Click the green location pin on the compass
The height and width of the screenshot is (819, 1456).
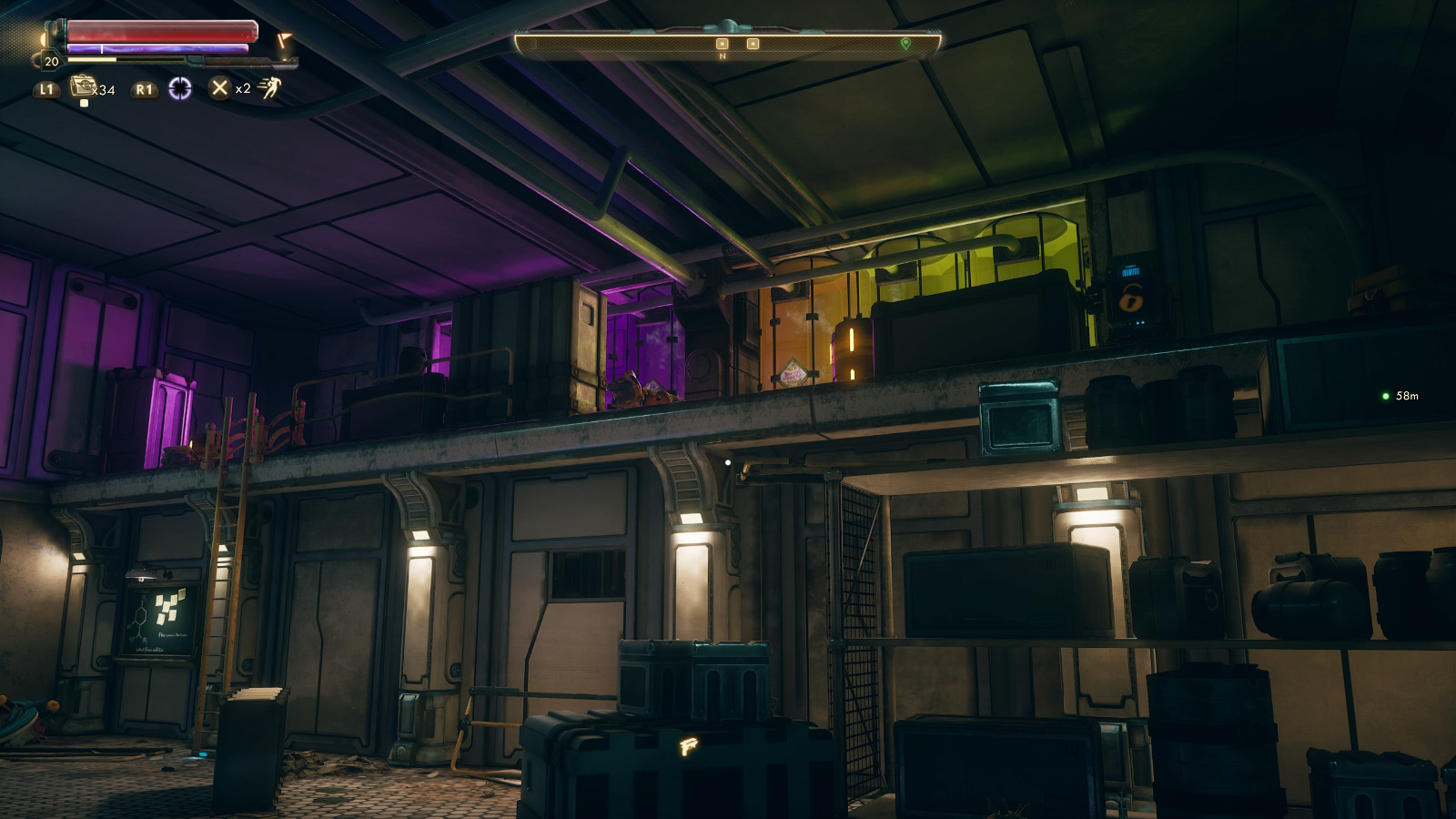click(906, 43)
